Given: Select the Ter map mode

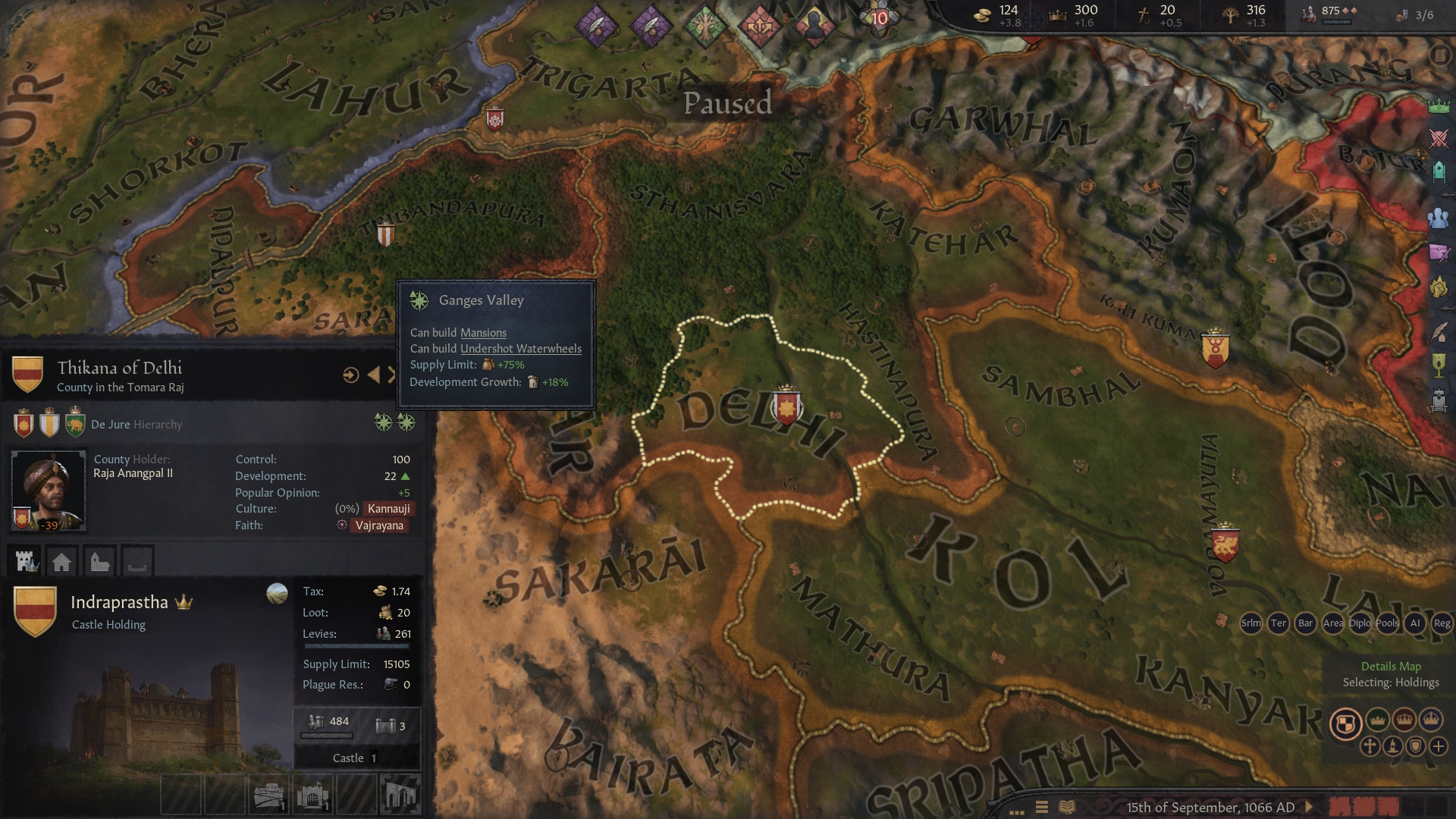Looking at the screenshot, I should tap(1278, 623).
